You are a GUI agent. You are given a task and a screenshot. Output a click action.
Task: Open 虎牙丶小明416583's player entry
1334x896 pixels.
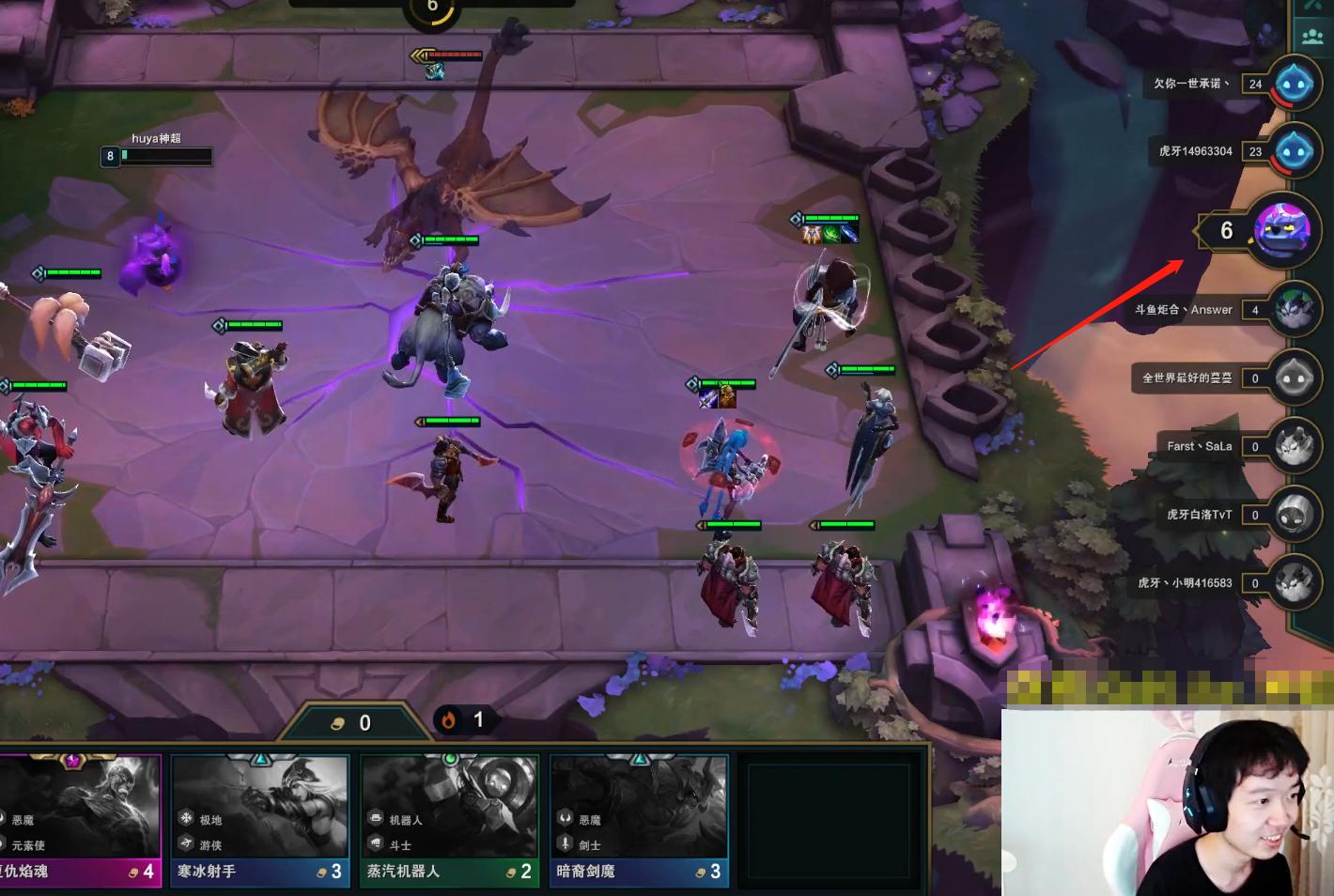1295,583
